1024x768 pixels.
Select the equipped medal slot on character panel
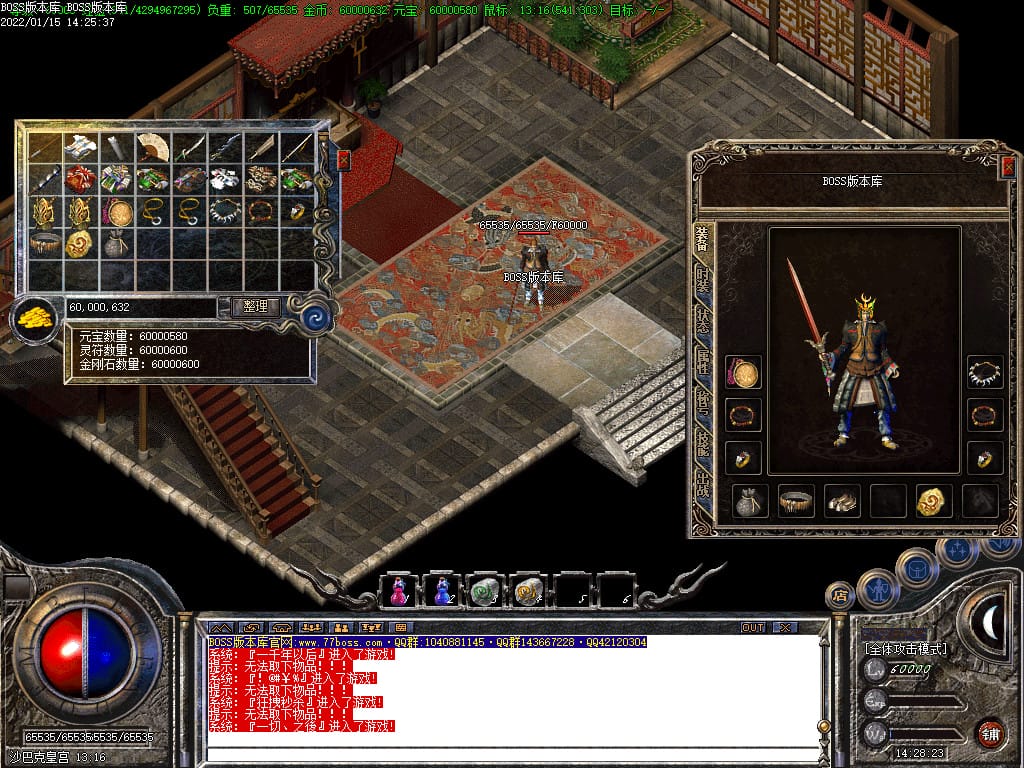(743, 374)
